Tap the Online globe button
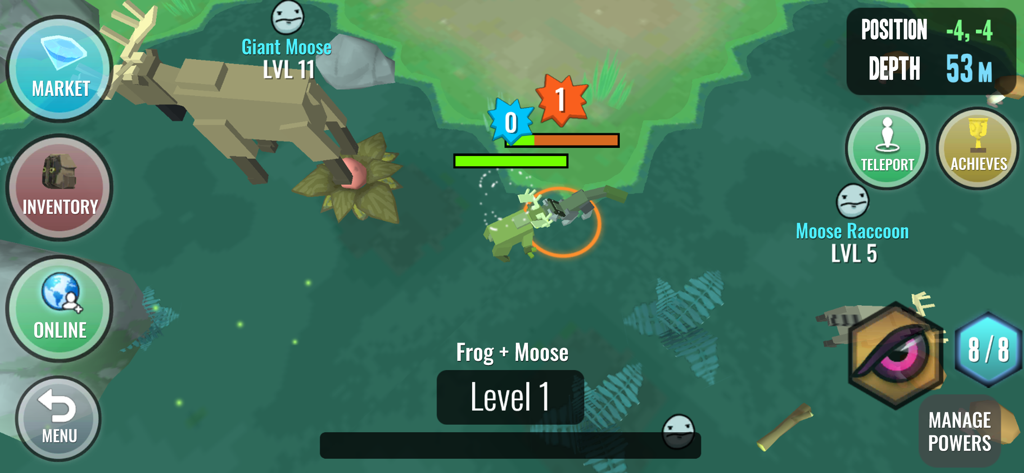The image size is (1024, 473). pos(59,309)
